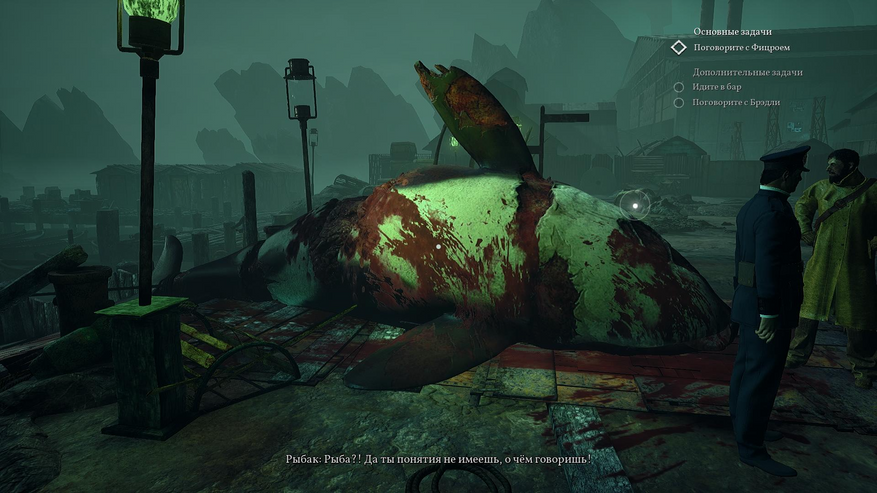
Task: Click the glowing circular interaction marker
Action: [x=634, y=204]
